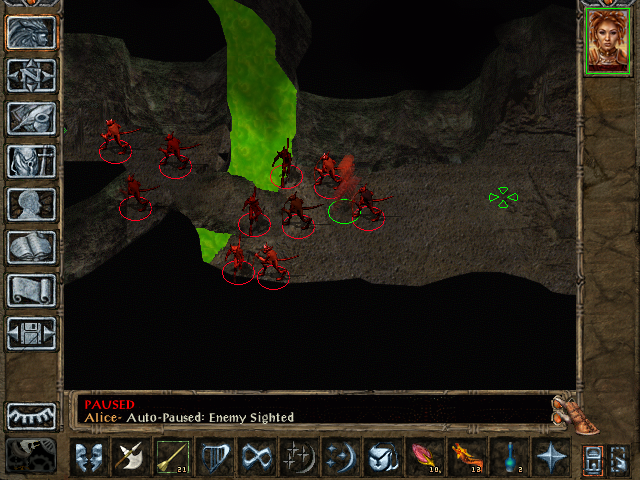Screen dimensions: 640x480
Task: Select the axe weapon slot
Action: 131,458
